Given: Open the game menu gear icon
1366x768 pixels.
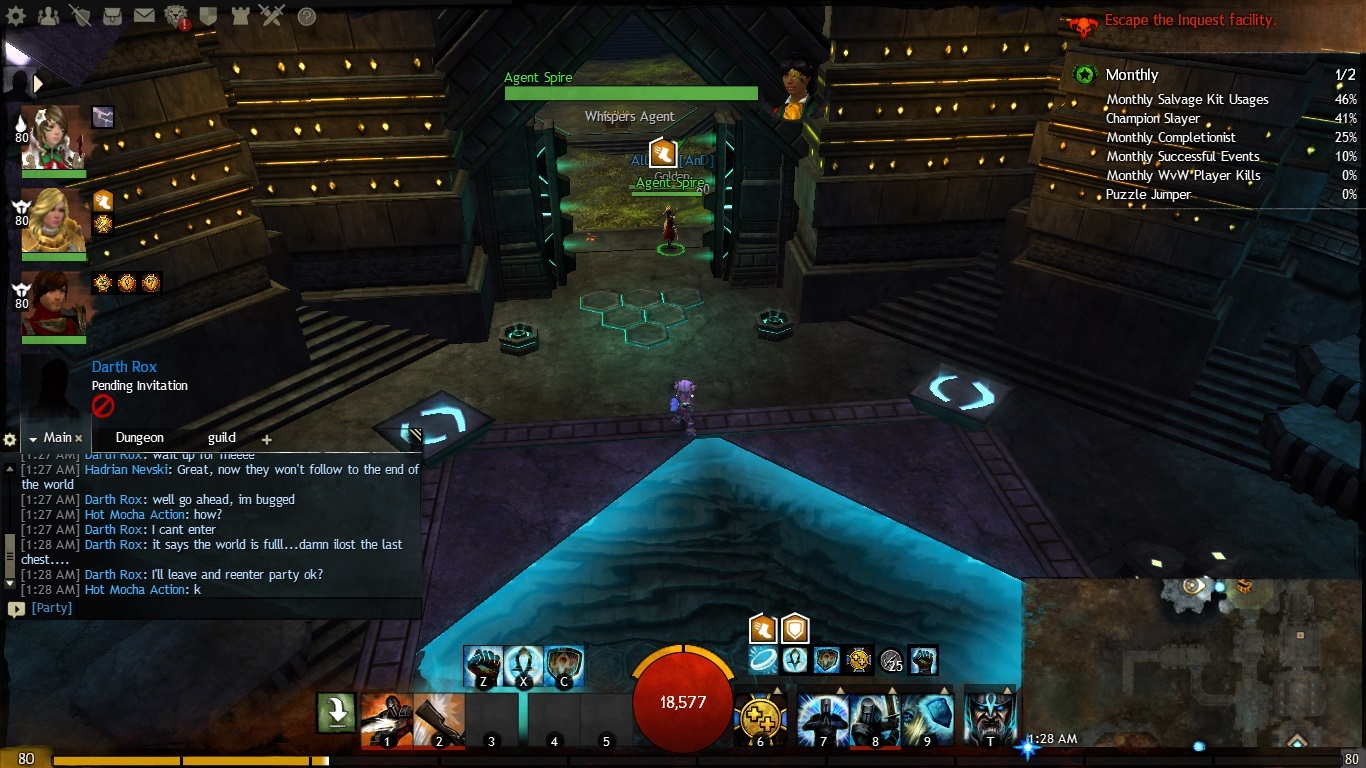Looking at the screenshot, I should click(x=16, y=16).
